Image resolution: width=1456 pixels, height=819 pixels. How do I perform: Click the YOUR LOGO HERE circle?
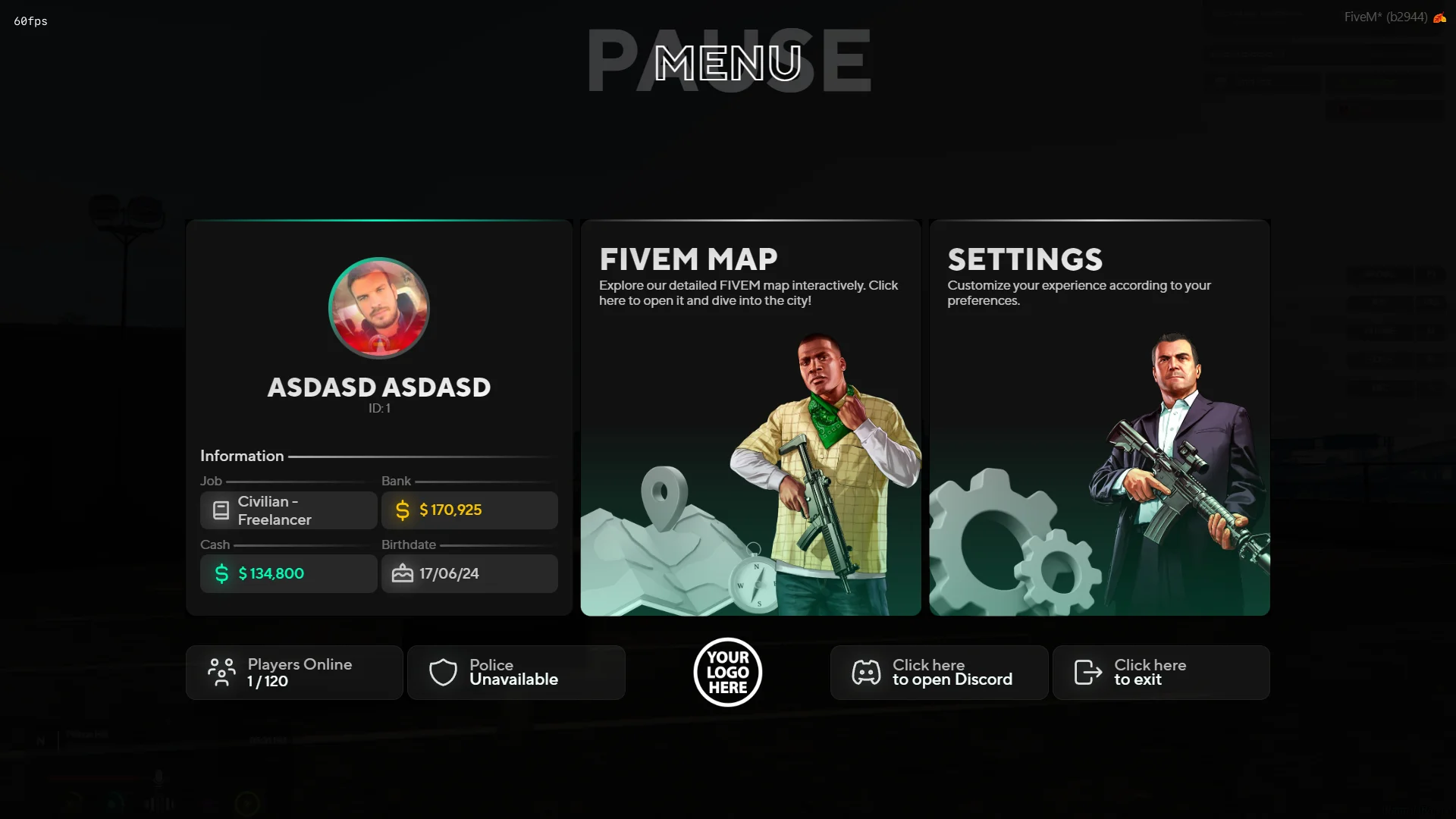tap(728, 672)
